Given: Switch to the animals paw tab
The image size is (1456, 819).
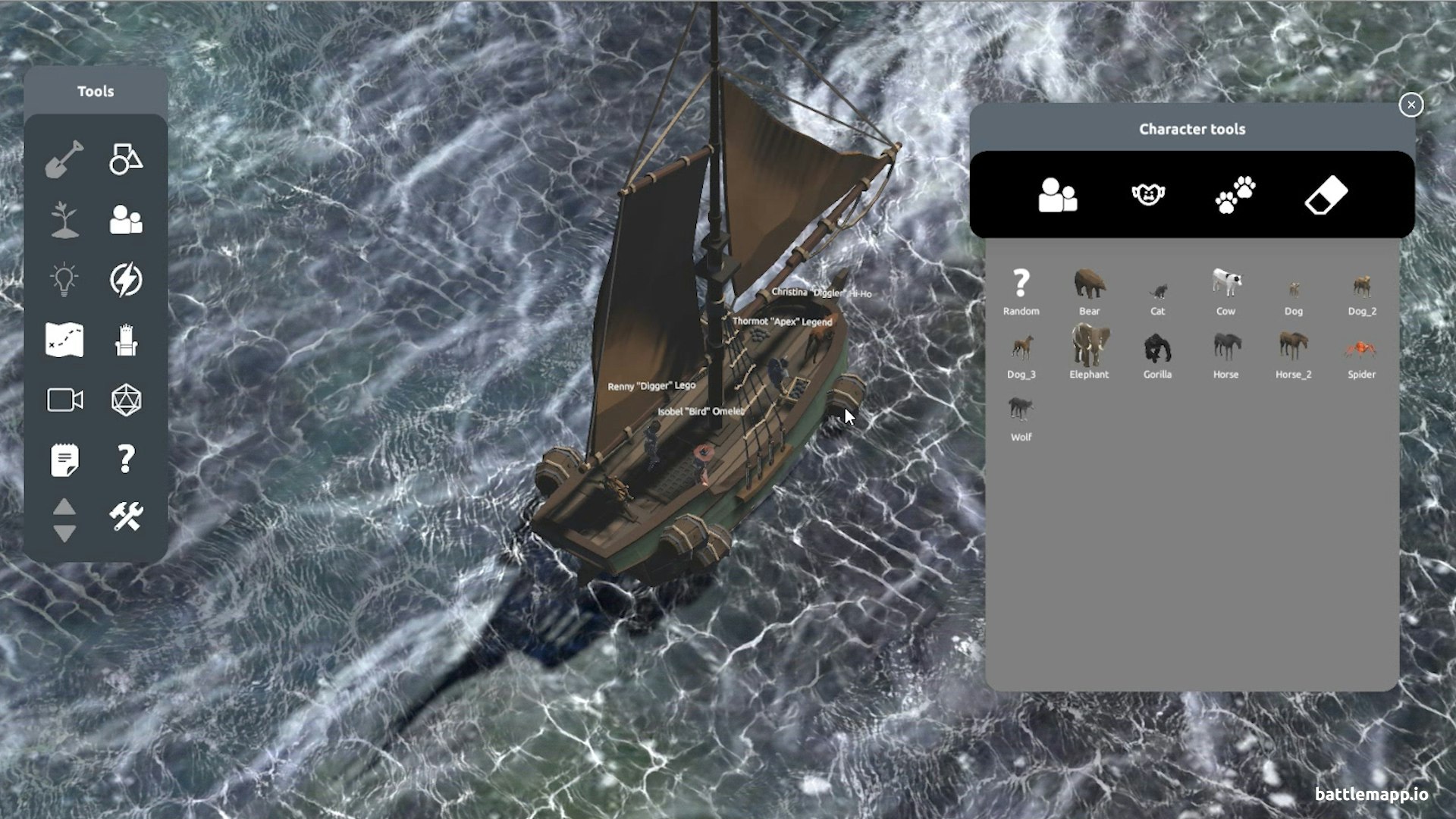Looking at the screenshot, I should [1235, 194].
